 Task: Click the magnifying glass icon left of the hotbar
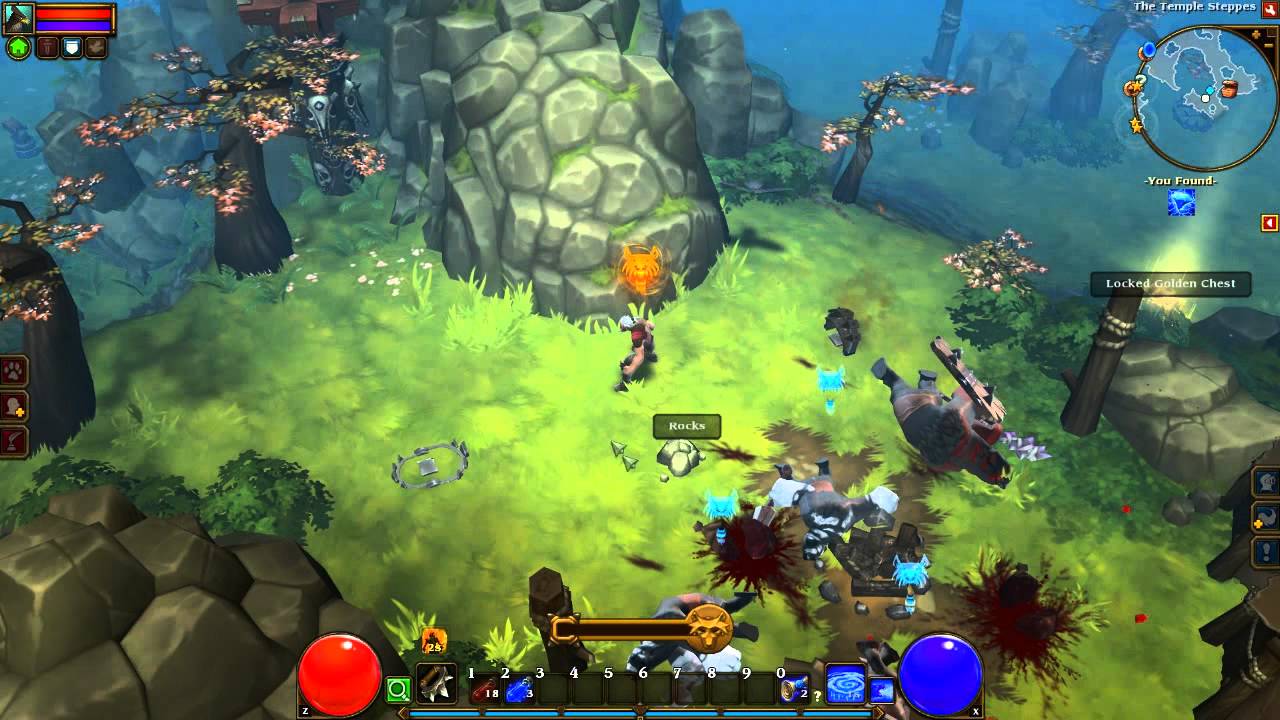[398, 690]
